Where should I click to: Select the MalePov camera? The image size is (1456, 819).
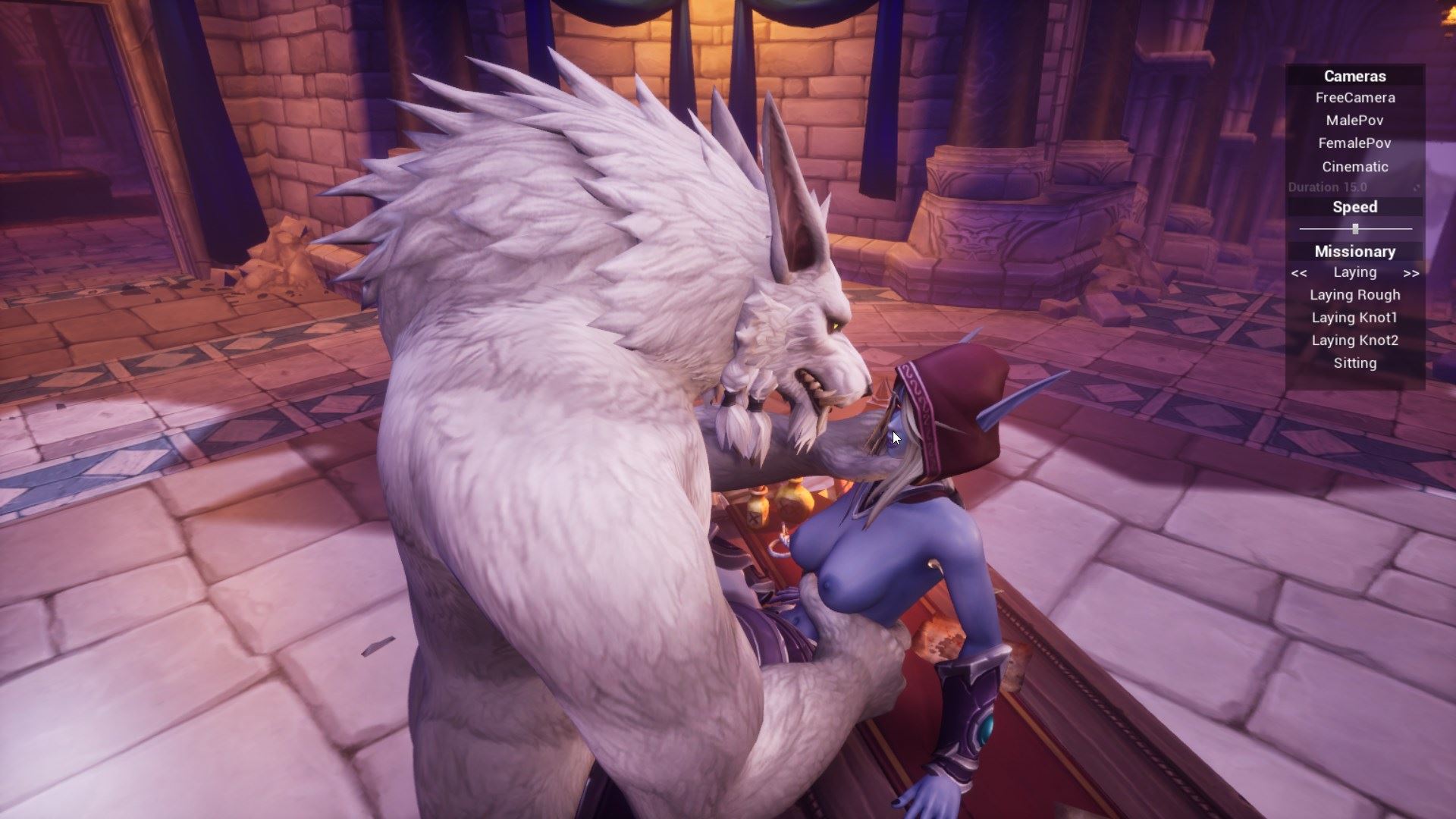(1354, 121)
